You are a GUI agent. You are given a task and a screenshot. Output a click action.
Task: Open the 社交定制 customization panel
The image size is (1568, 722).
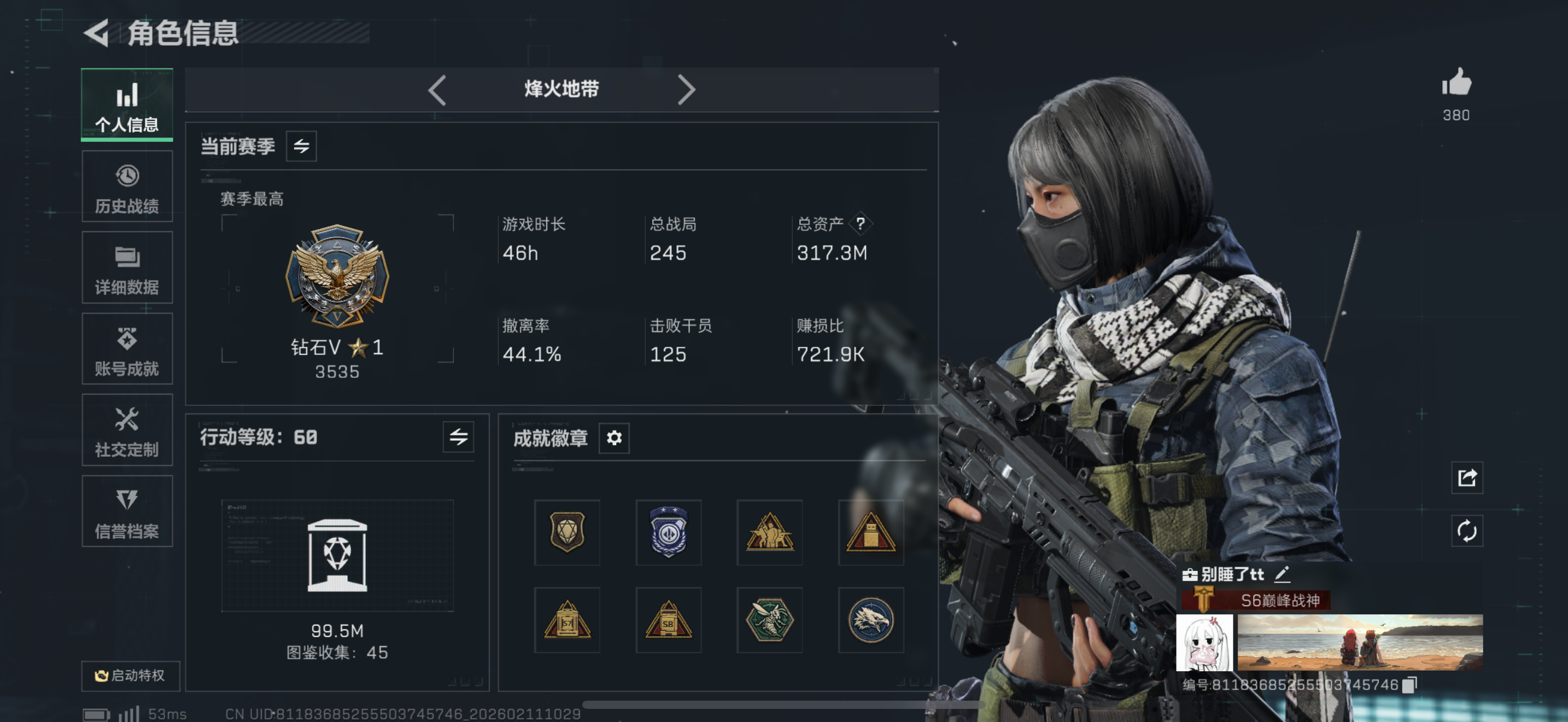coord(127,430)
